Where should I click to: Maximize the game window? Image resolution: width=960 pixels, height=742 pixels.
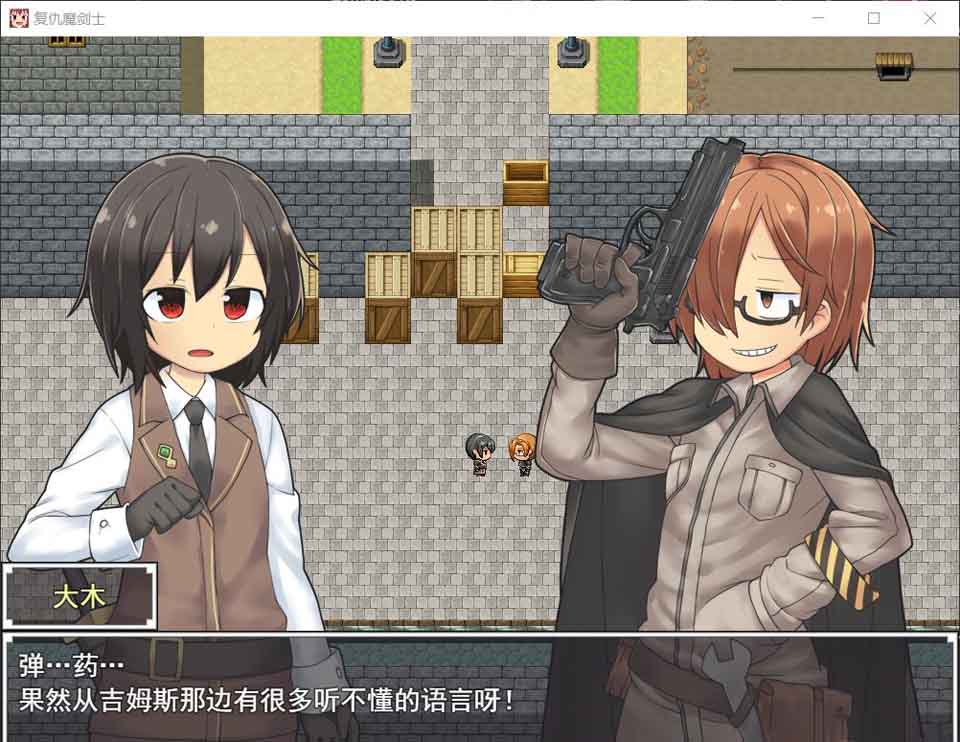click(x=874, y=18)
